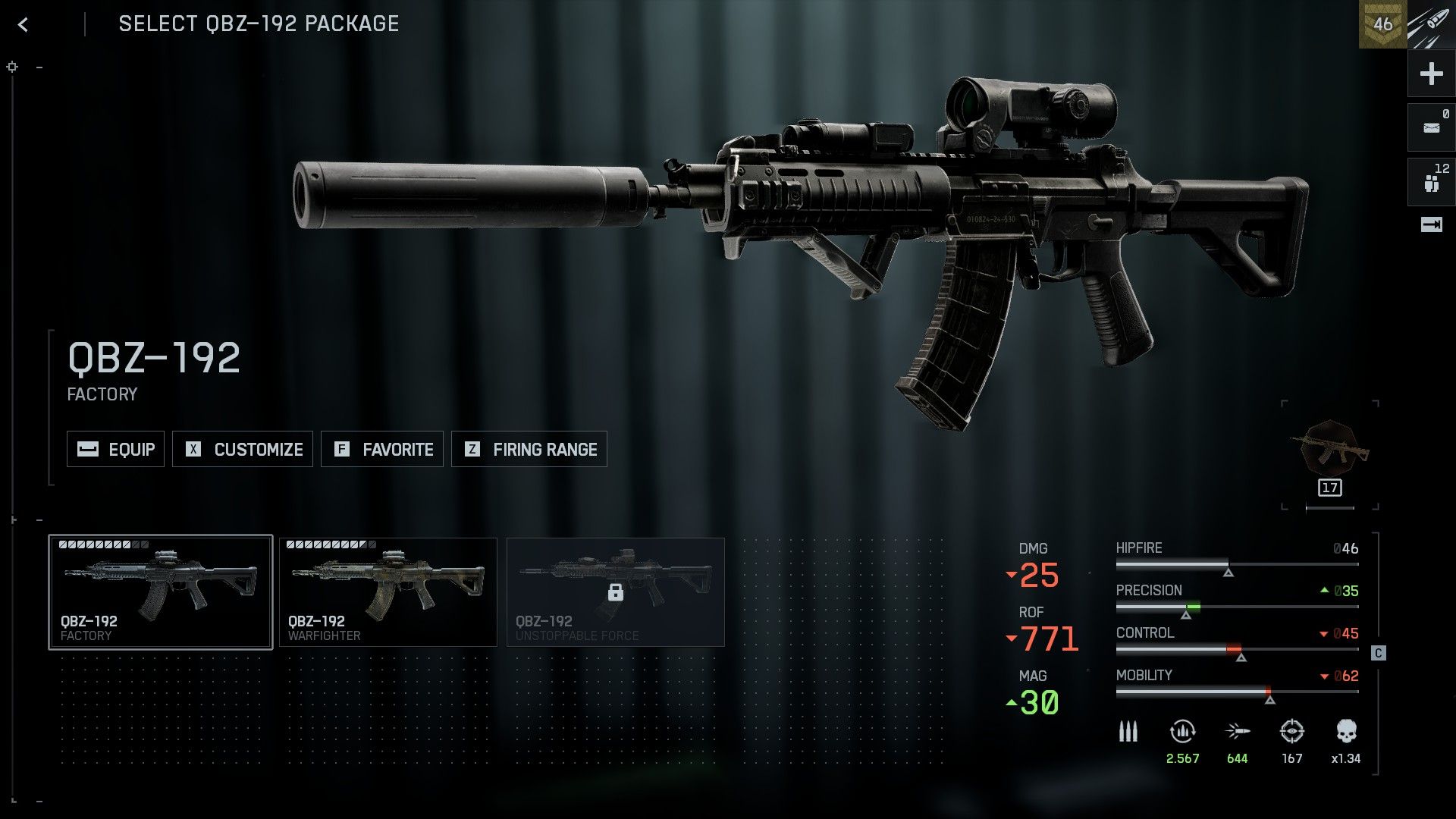Screen dimensions: 1456x819
Task: Go back using the arrow button
Action: (23, 25)
